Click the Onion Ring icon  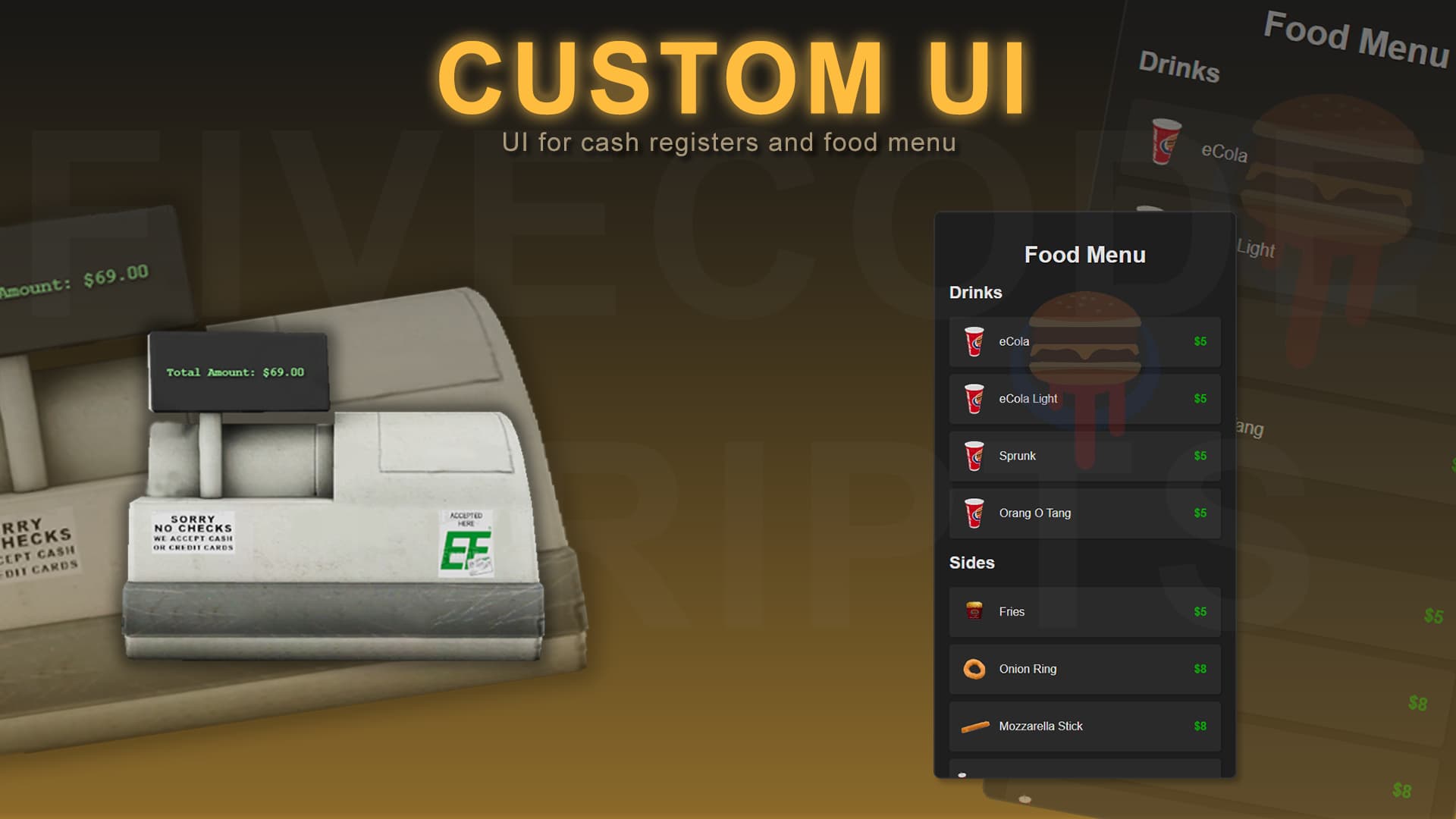point(975,669)
